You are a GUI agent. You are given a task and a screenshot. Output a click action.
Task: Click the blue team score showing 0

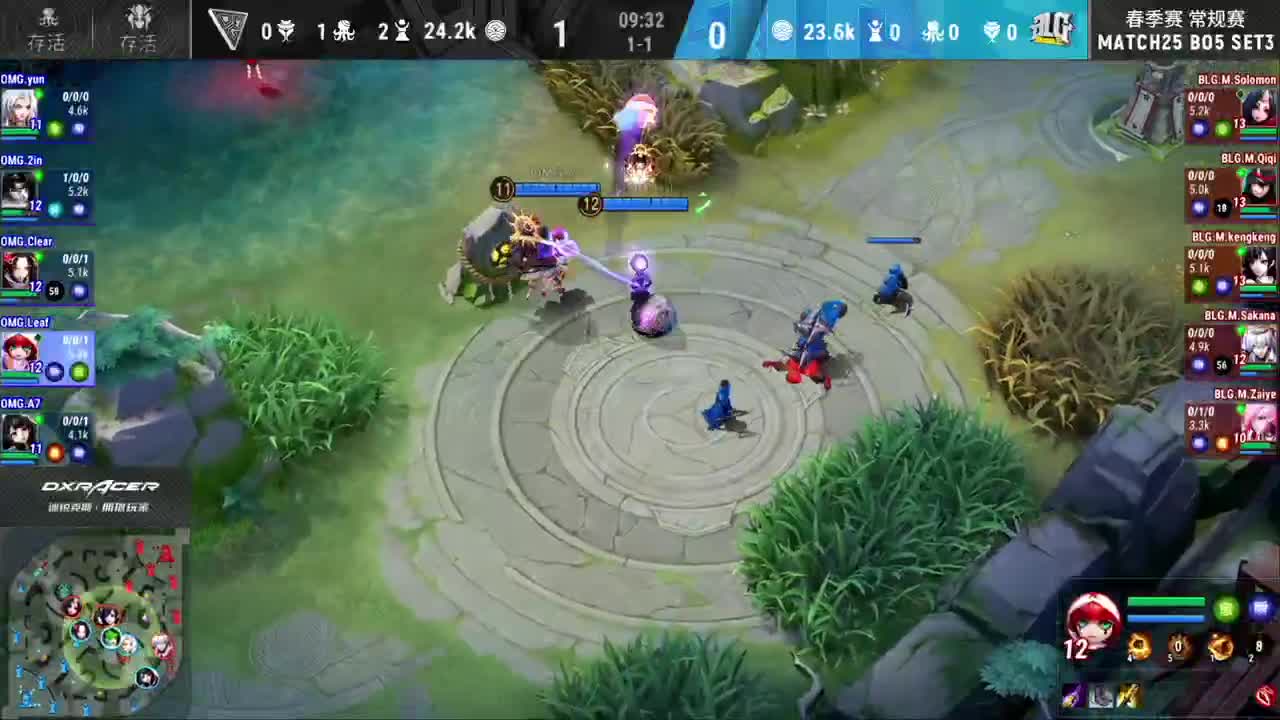(716, 33)
